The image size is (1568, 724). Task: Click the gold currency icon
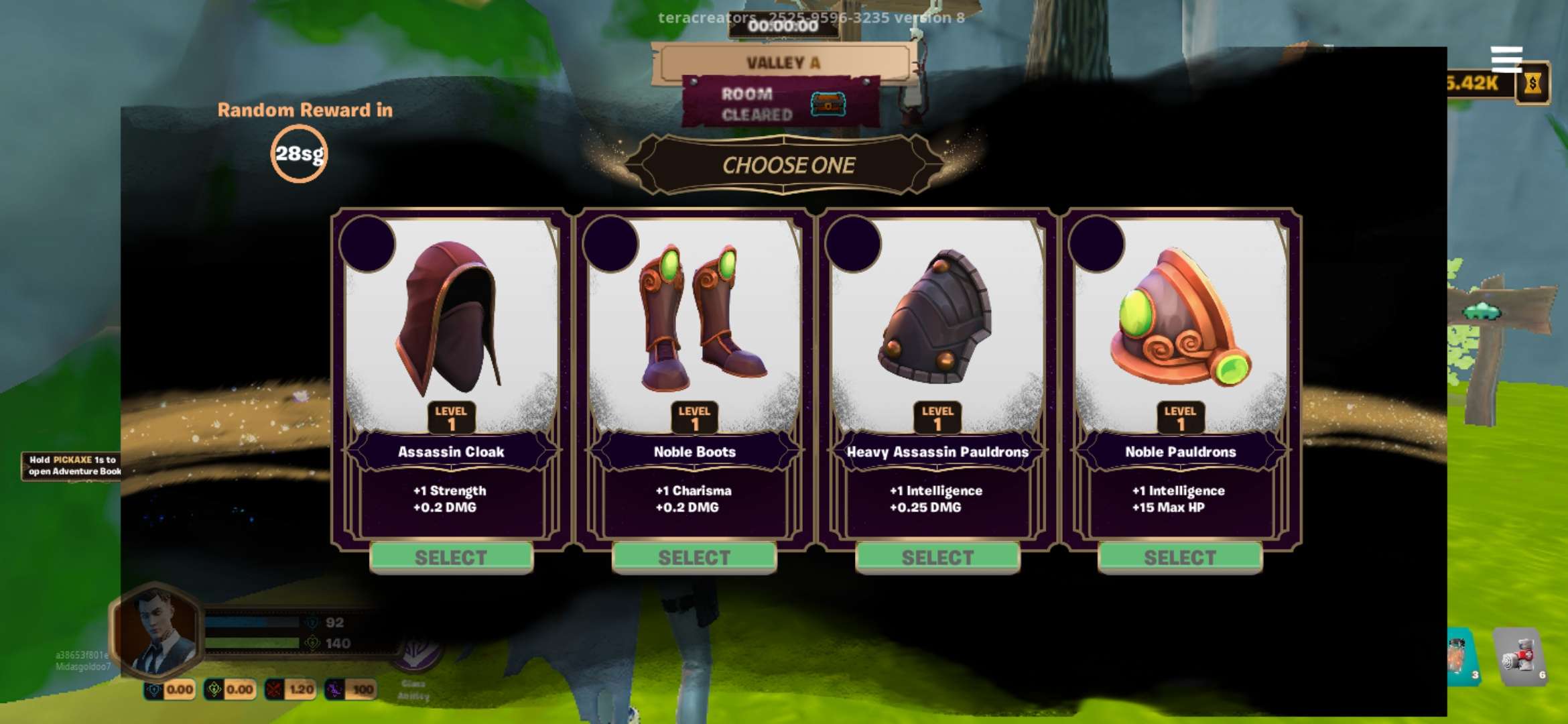pyautogui.click(x=1532, y=84)
